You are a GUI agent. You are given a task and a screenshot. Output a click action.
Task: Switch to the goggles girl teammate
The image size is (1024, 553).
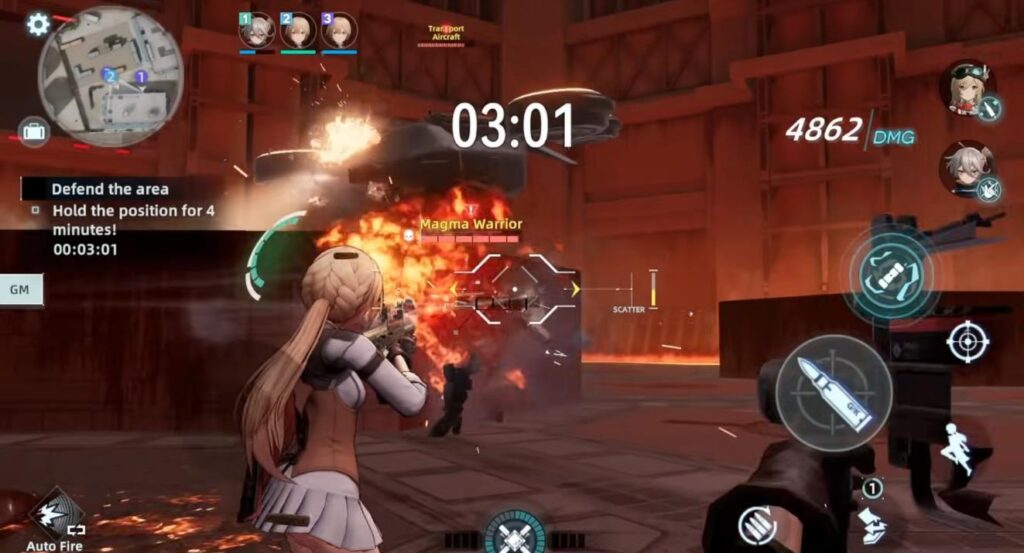967,88
